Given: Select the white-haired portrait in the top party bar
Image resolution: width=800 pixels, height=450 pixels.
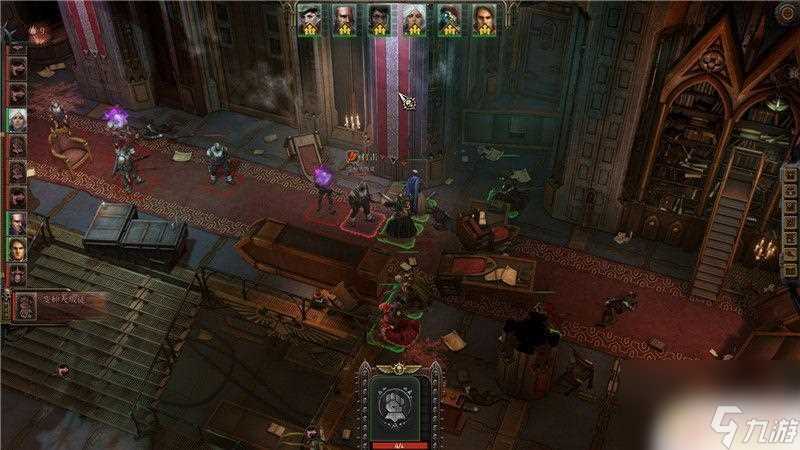Looking at the screenshot, I should [414, 19].
